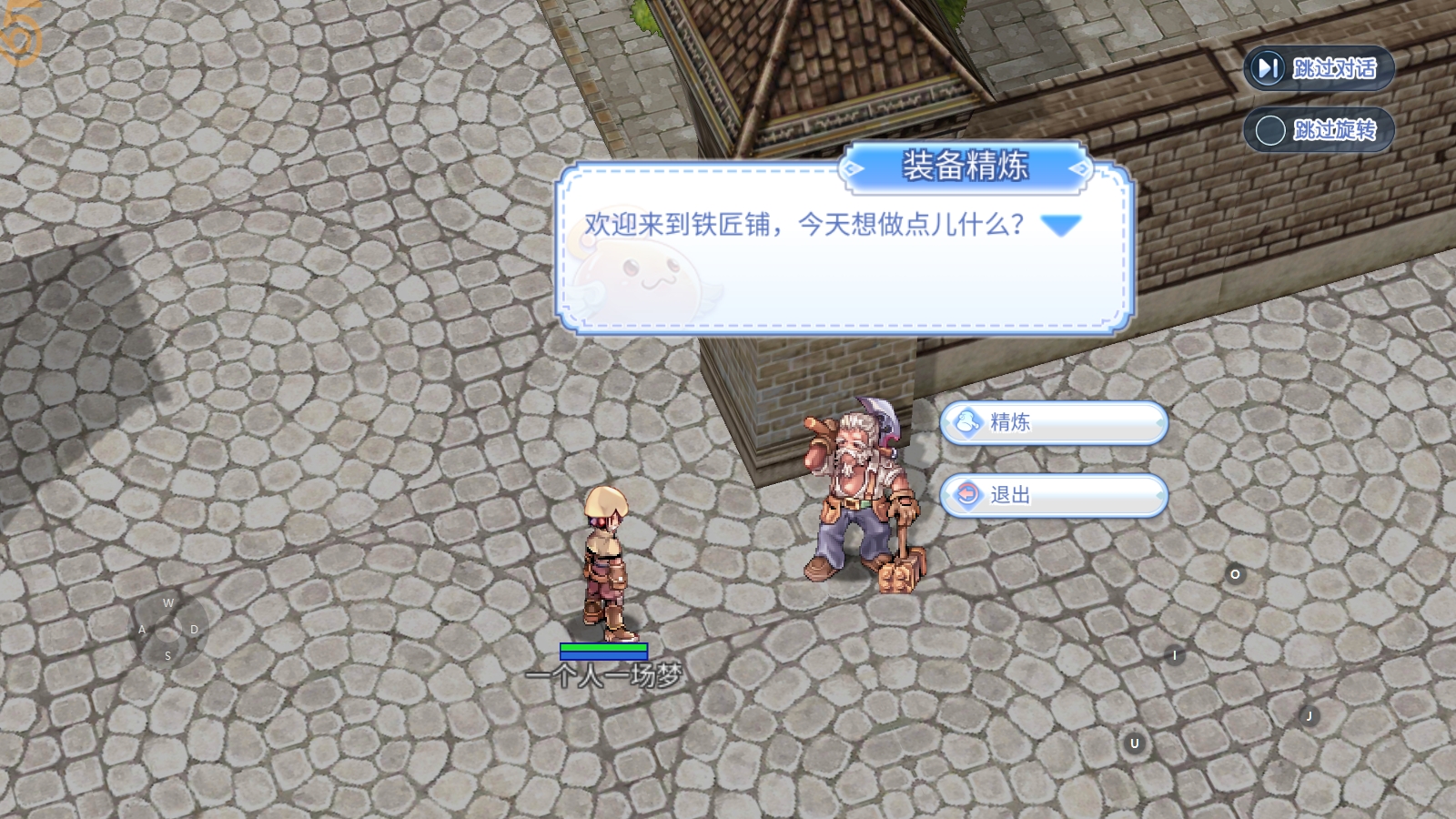Select the 装备精炼 title banner
This screenshot has width=1456, height=819.
tap(965, 169)
